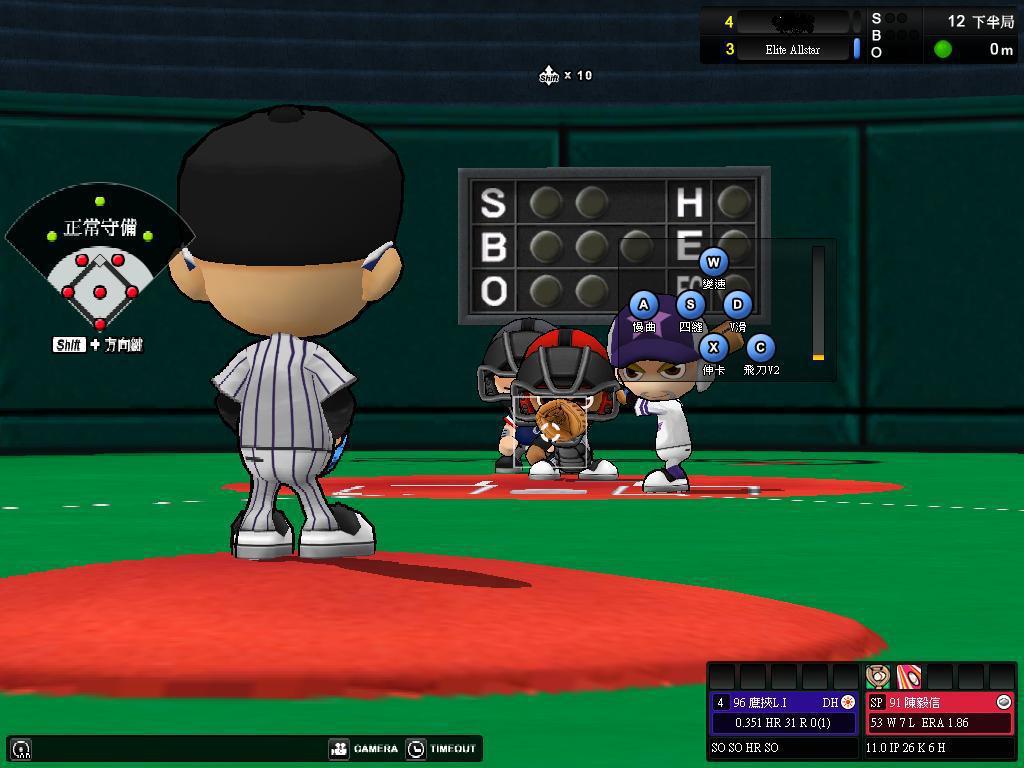1024x768 pixels.
Task: Select the V滑 slider pitch
Action: tap(737, 305)
